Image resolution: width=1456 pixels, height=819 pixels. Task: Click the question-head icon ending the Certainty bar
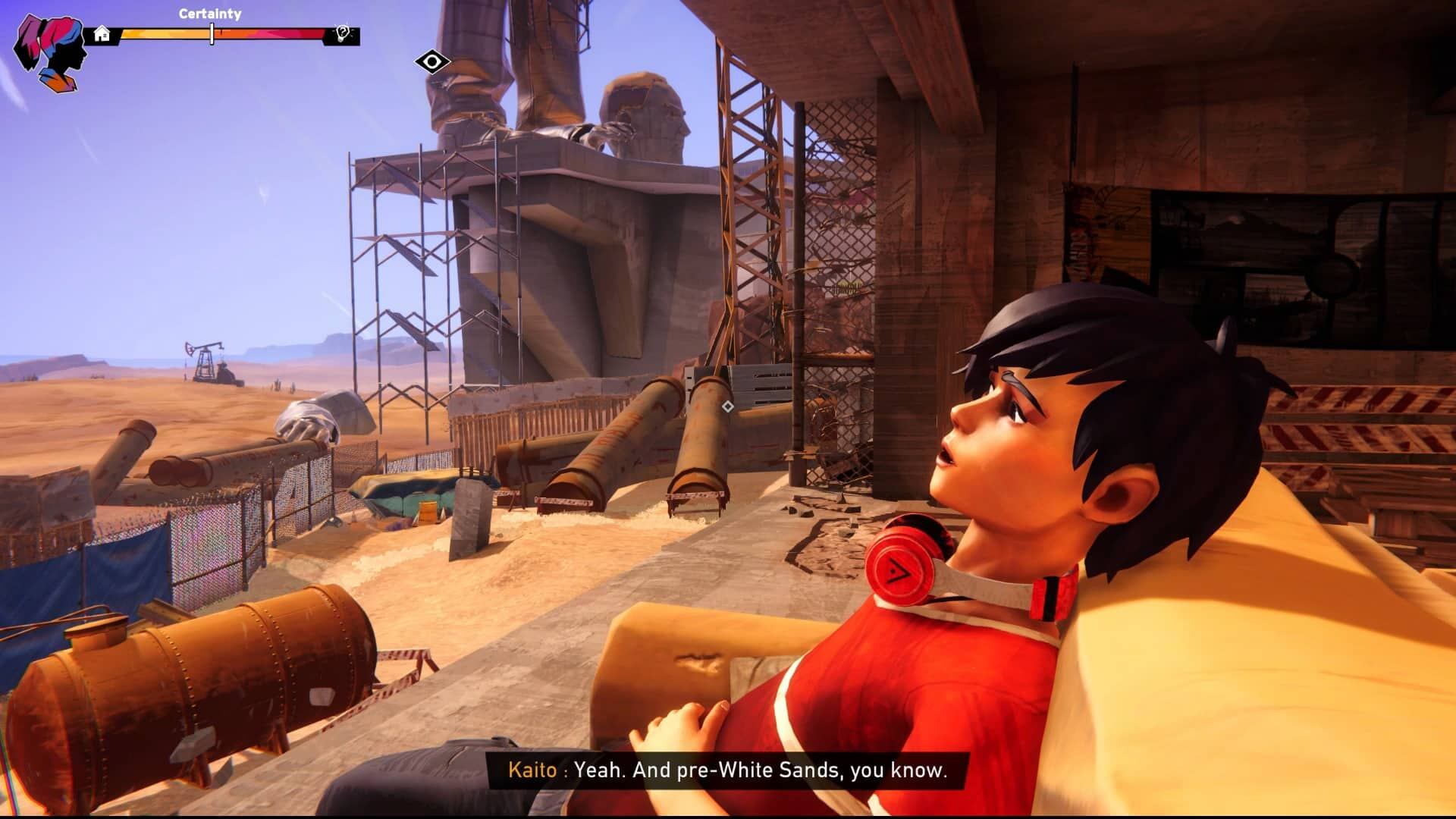point(343,34)
